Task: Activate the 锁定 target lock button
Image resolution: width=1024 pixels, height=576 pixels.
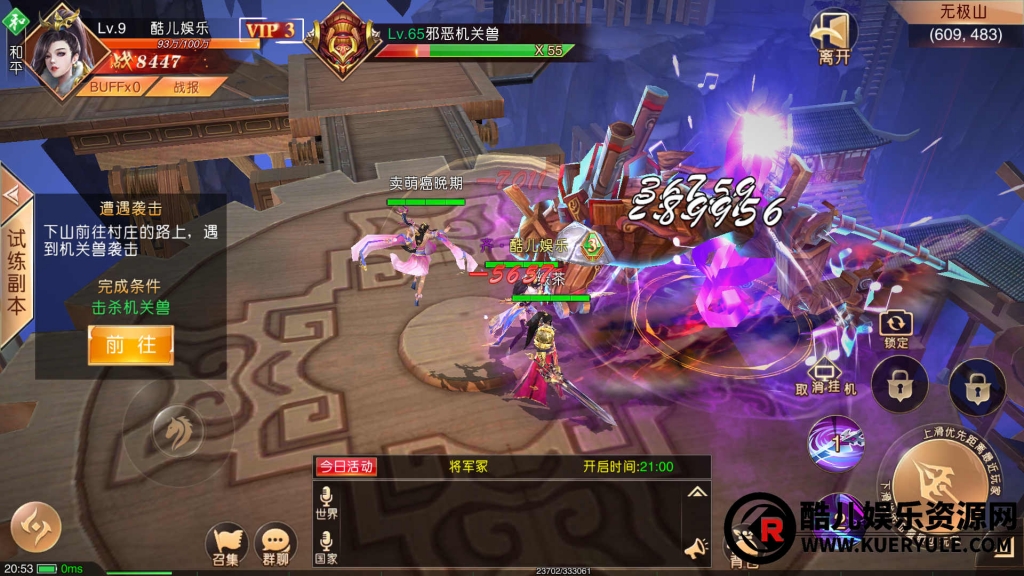Action: 896,327
